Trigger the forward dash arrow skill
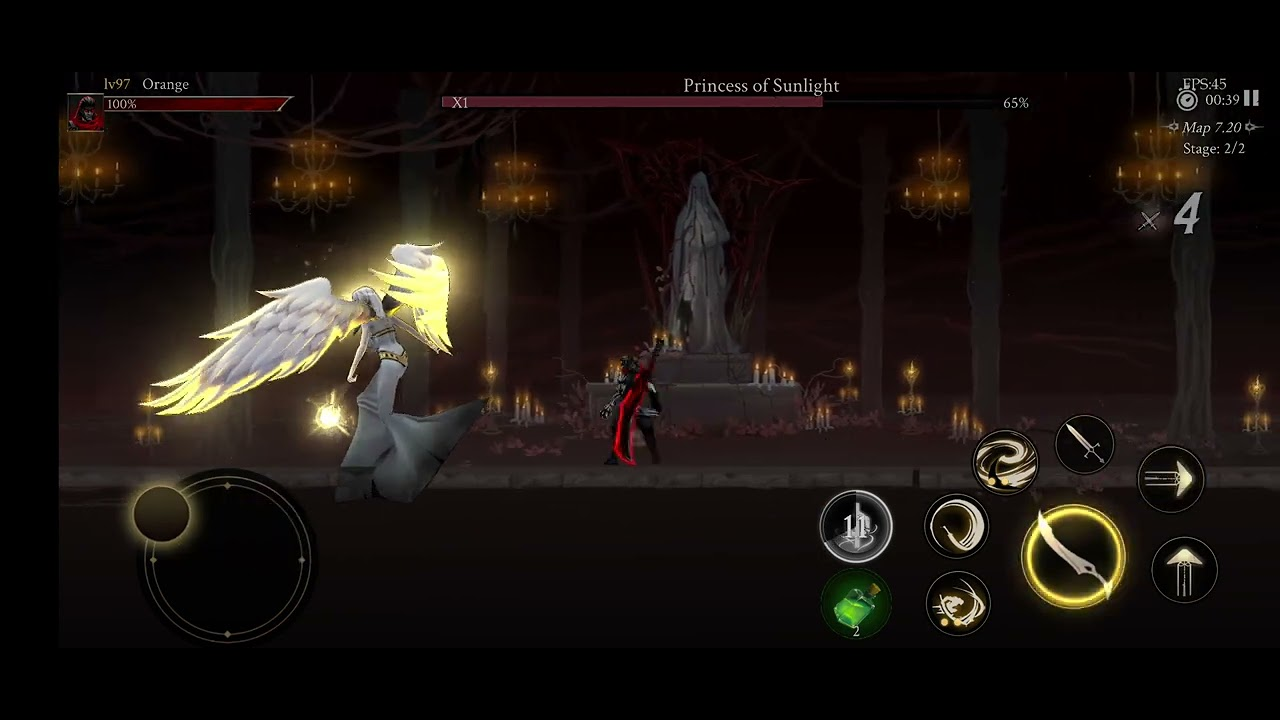The image size is (1280, 720). pyautogui.click(x=1171, y=480)
